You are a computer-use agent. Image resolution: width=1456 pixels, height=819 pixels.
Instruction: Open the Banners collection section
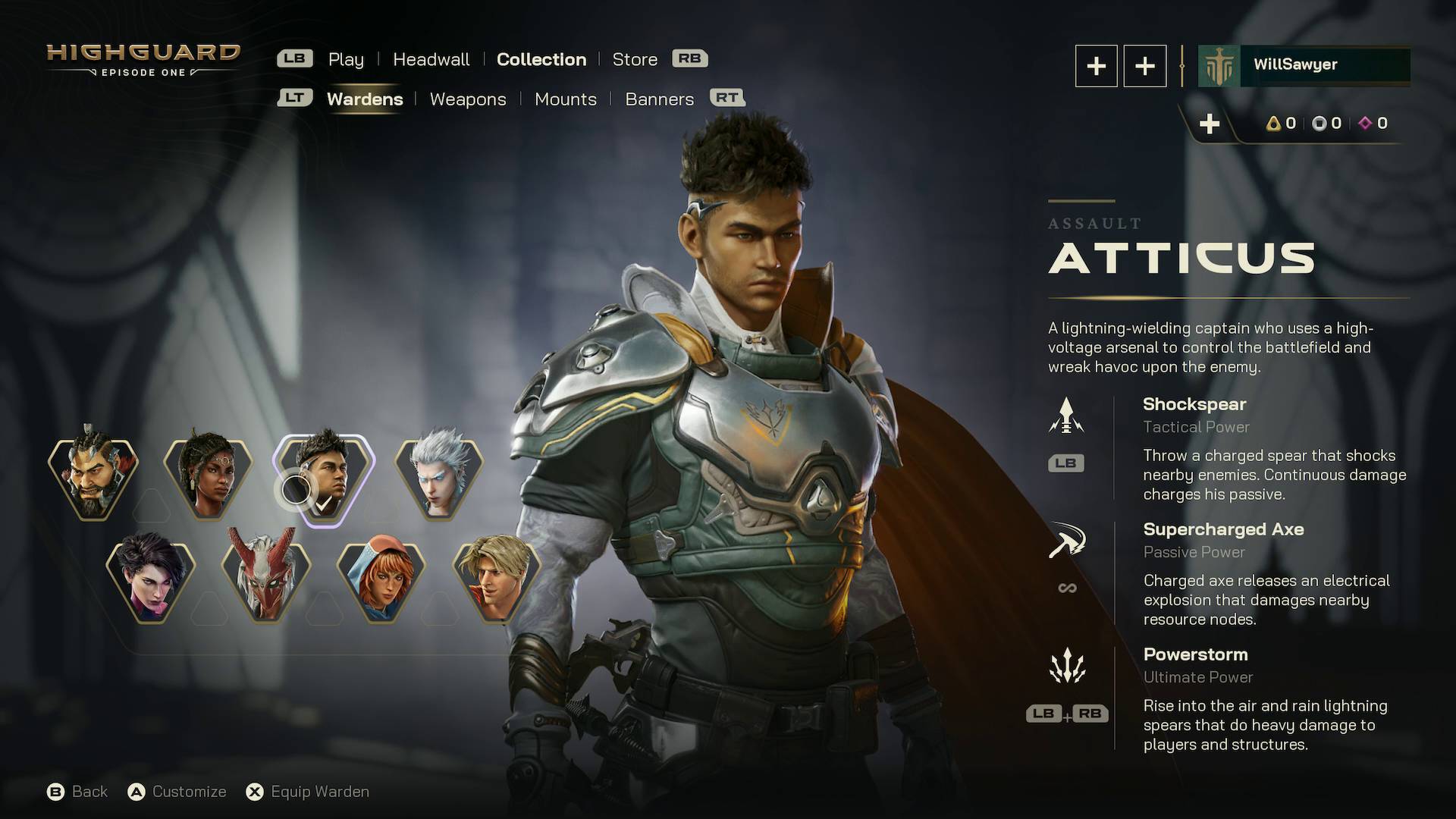pyautogui.click(x=659, y=99)
